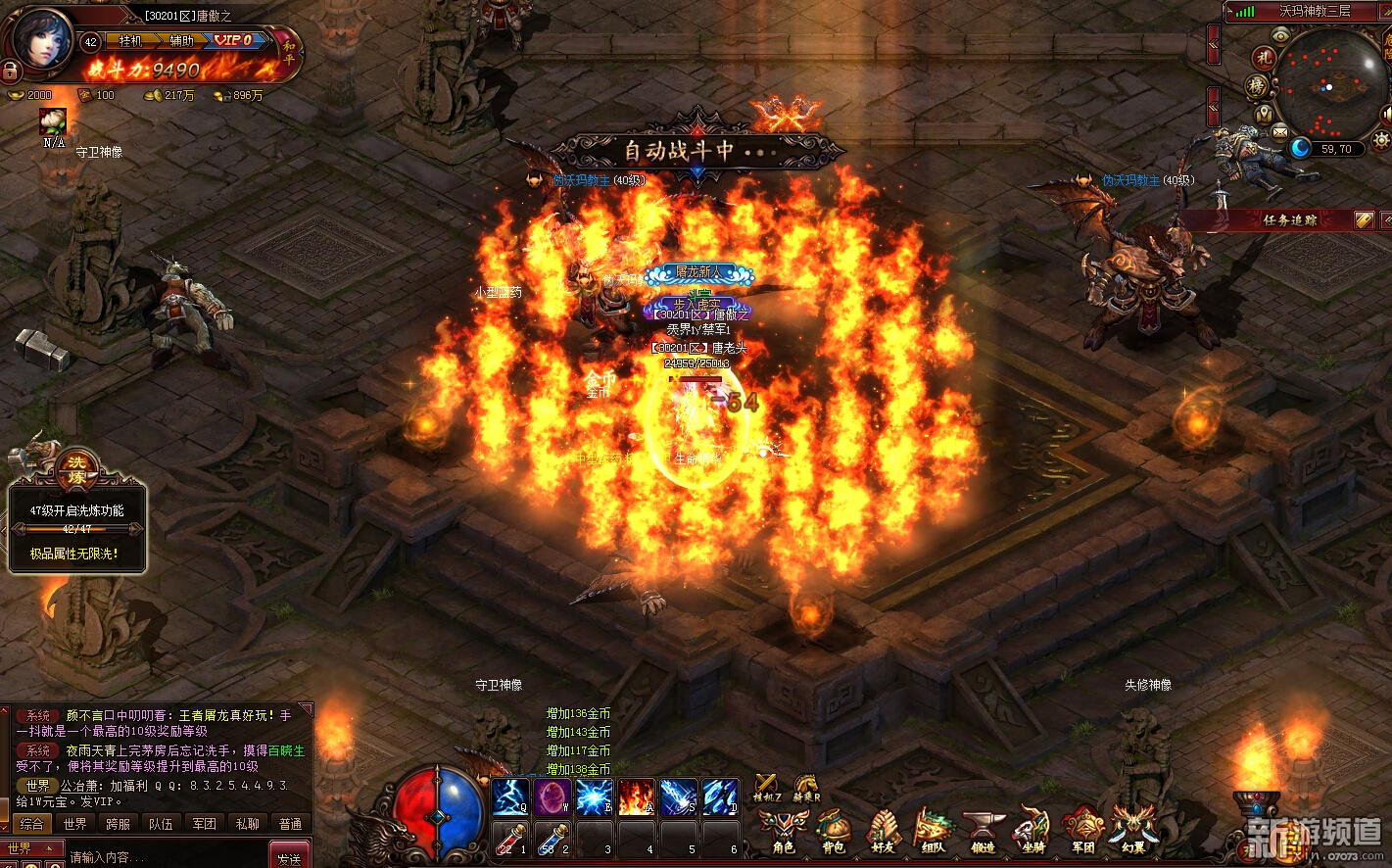Open the 好友 friends list
Image resolution: width=1392 pixels, height=868 pixels.
[883, 831]
